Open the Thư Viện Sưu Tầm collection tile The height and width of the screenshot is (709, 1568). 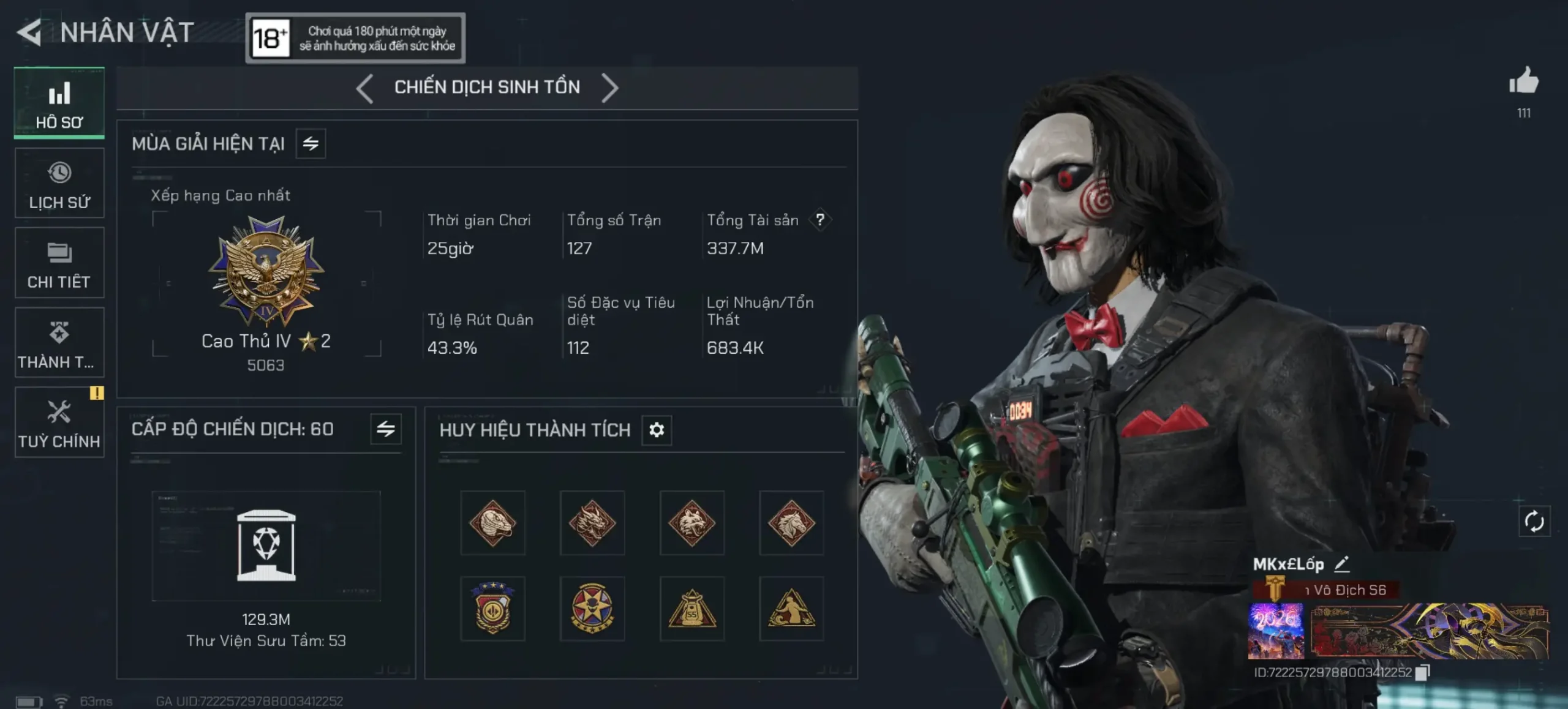pyautogui.click(x=266, y=546)
